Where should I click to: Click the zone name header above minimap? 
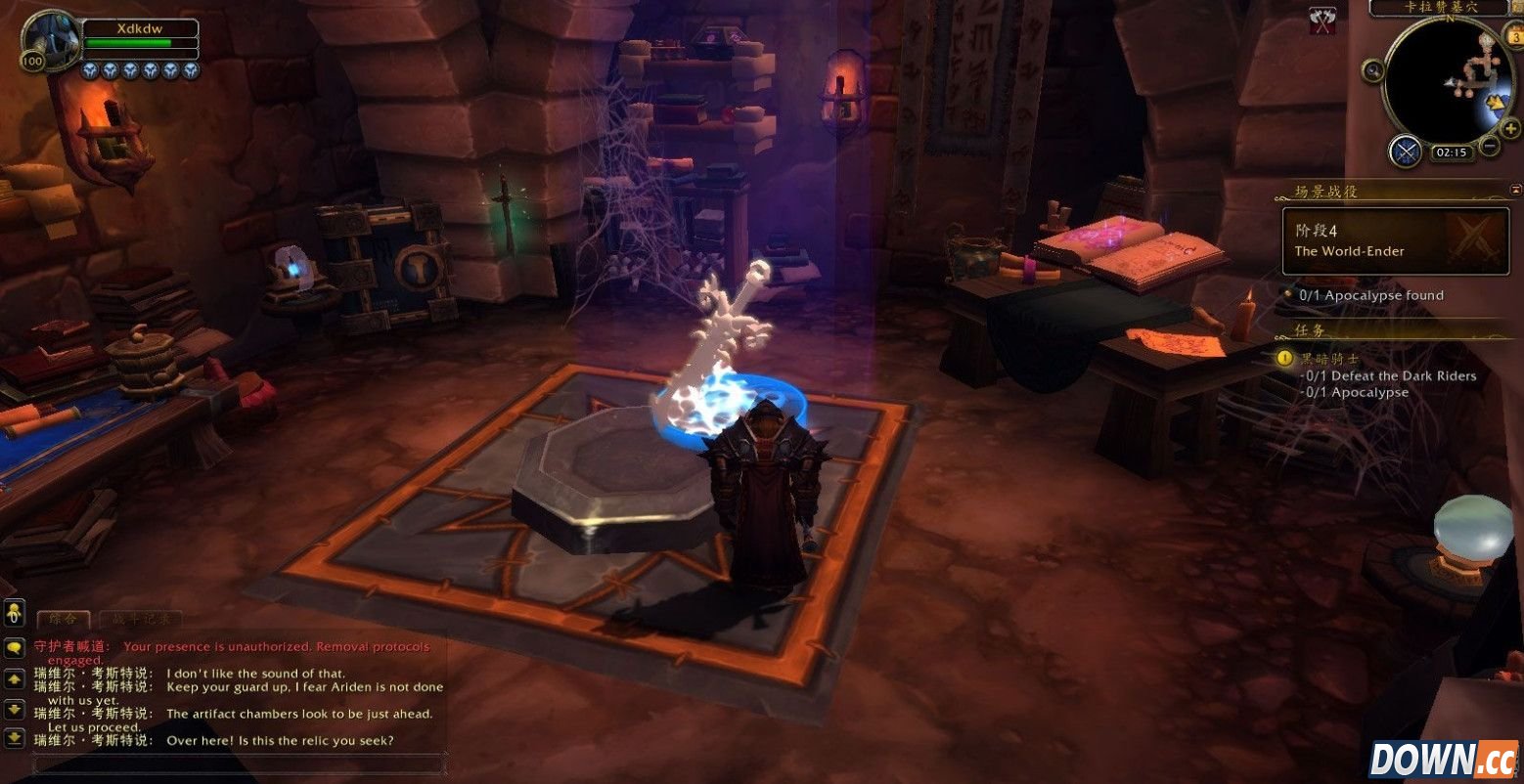(1437, 8)
